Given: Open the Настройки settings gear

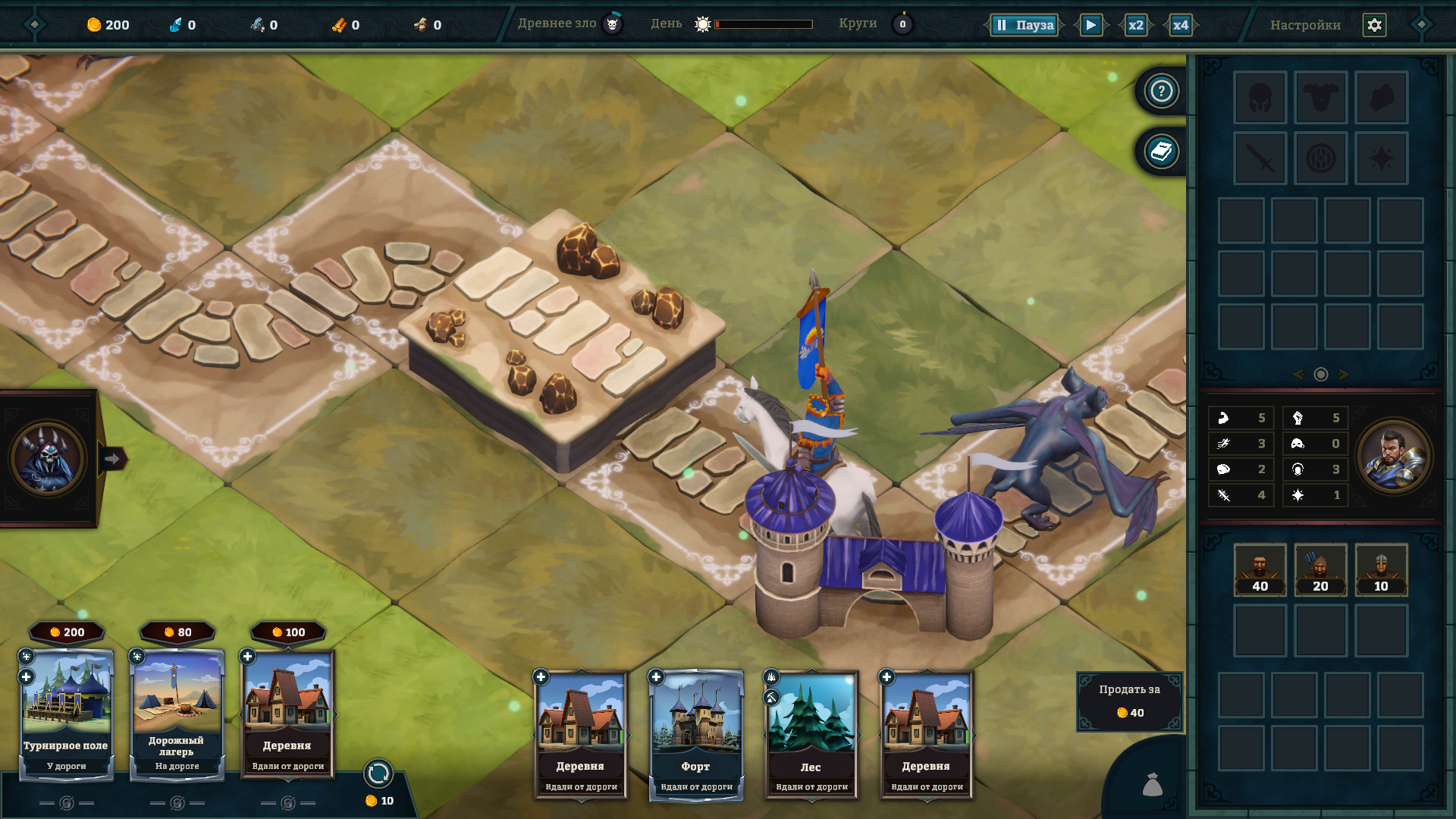Looking at the screenshot, I should click(1374, 25).
